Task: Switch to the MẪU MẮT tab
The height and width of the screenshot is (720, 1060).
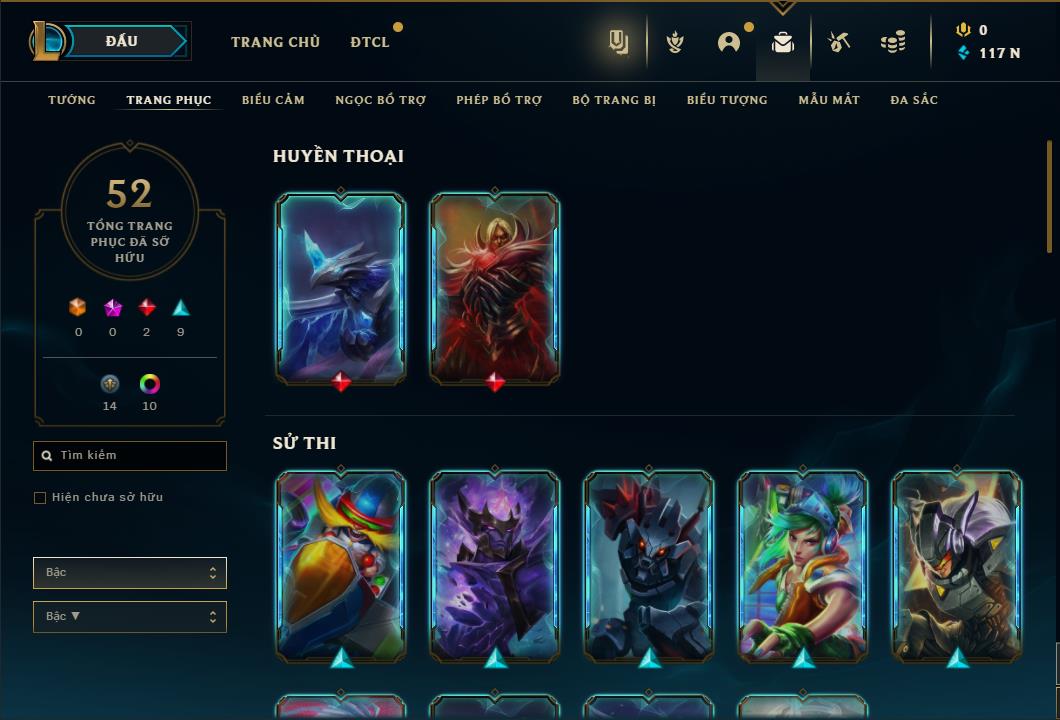Action: coord(829,100)
